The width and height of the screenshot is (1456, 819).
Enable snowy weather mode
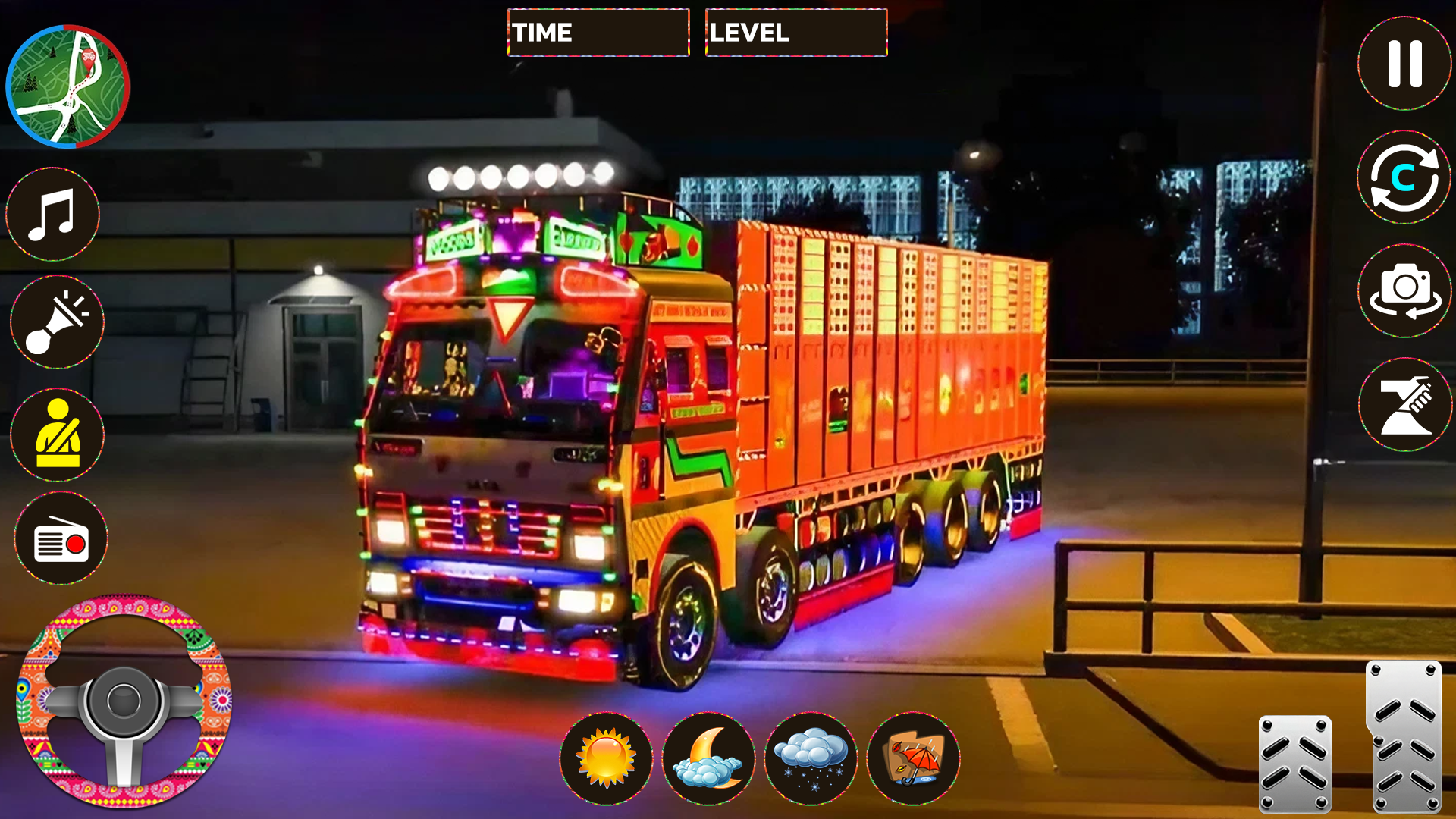(x=811, y=759)
